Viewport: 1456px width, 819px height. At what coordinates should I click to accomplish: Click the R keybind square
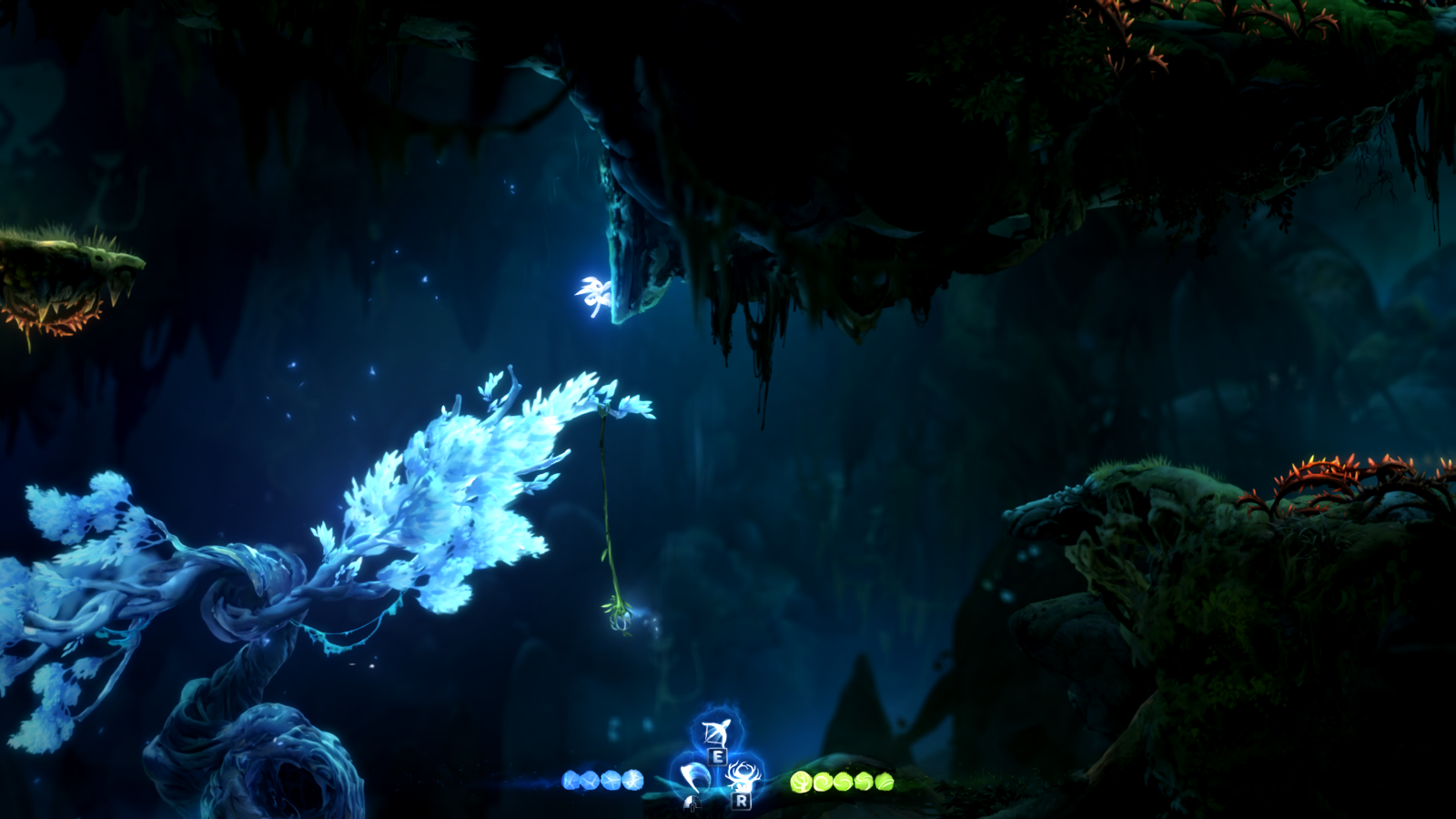[x=742, y=802]
